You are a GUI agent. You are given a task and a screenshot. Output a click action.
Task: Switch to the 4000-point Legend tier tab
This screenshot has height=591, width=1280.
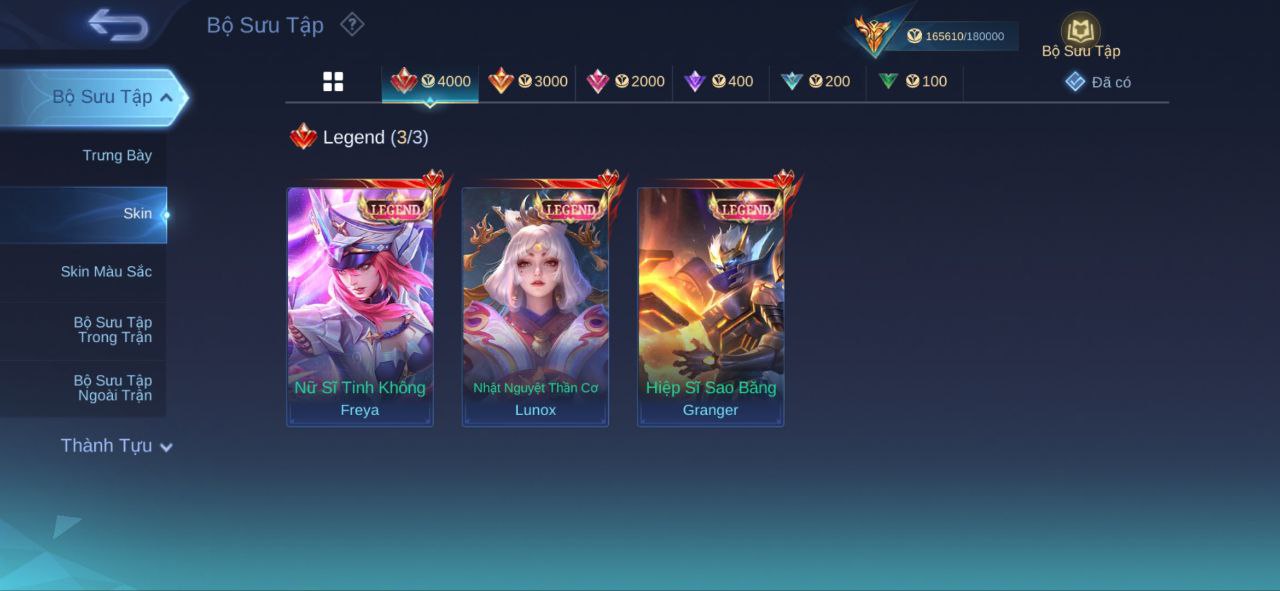tap(431, 82)
